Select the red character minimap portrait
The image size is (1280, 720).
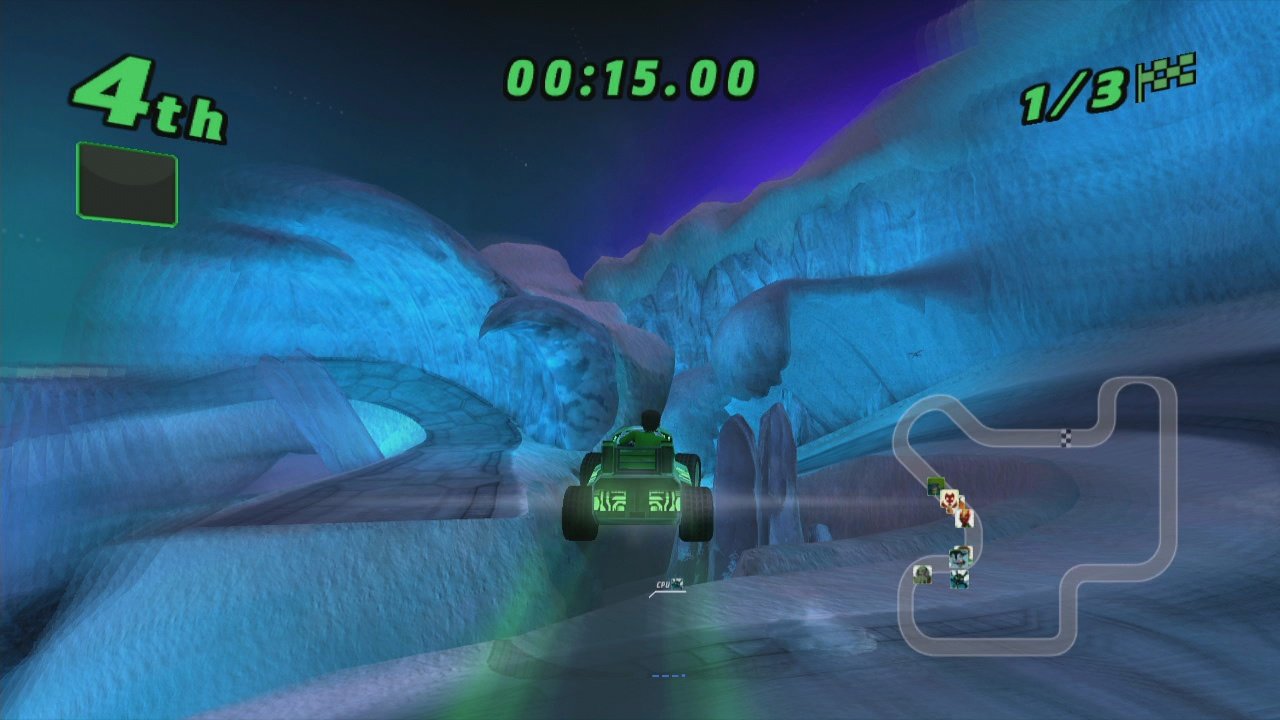point(966,519)
